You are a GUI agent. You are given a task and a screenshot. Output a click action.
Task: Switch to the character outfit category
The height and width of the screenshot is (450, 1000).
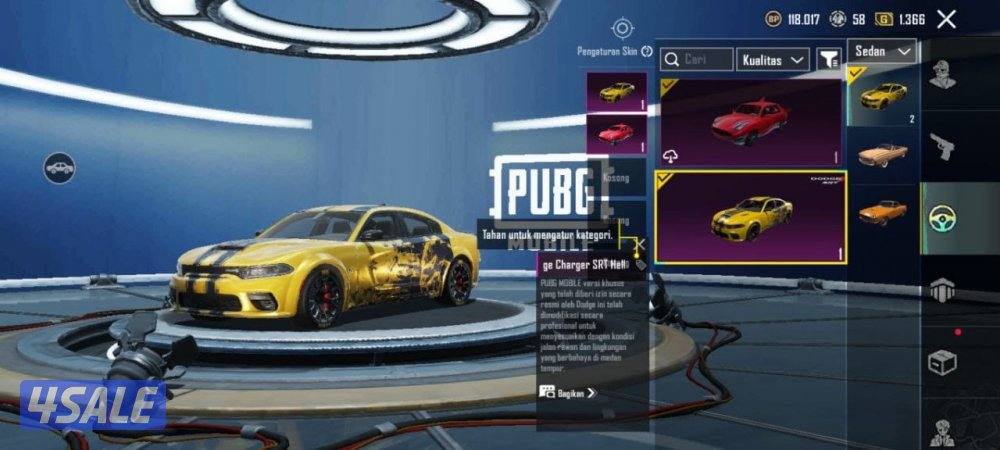941,75
